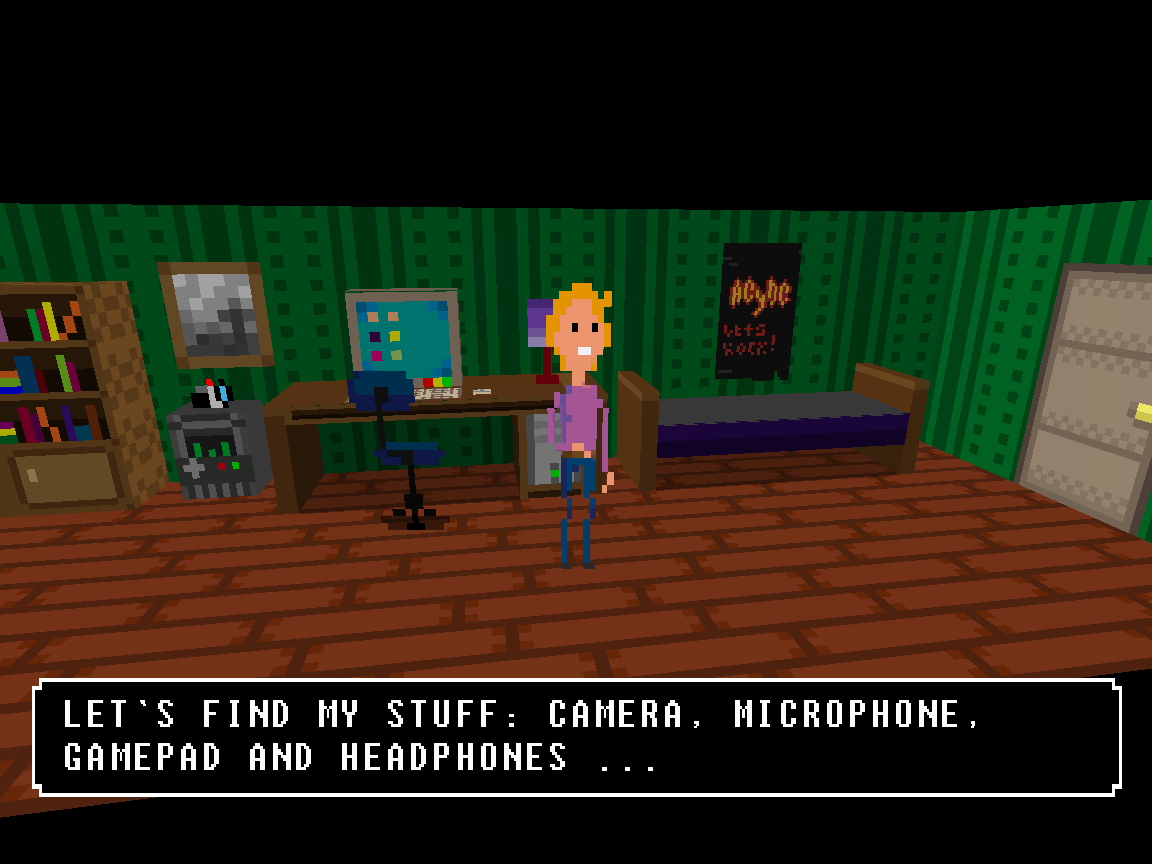Advance the "Let's find my stuff" dialogue box

pyautogui.click(x=576, y=737)
